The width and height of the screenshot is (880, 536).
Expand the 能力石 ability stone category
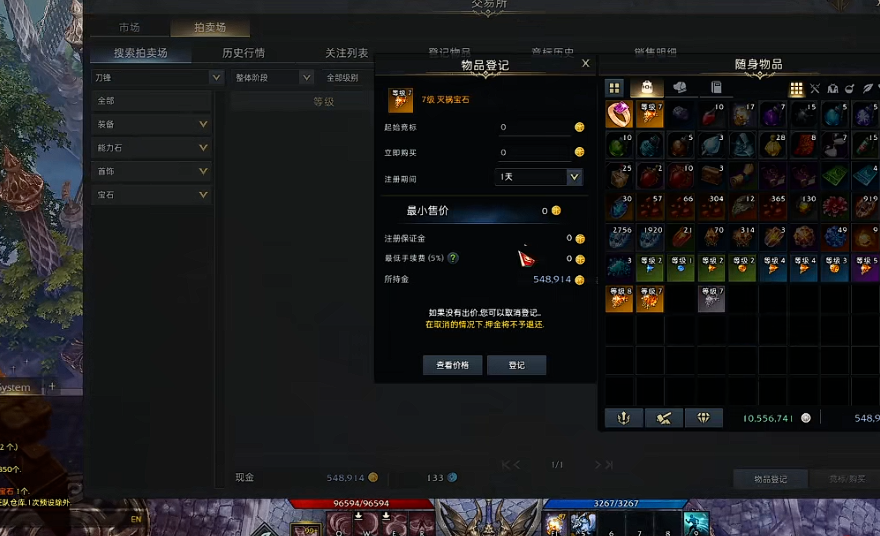pyautogui.click(x=152, y=148)
